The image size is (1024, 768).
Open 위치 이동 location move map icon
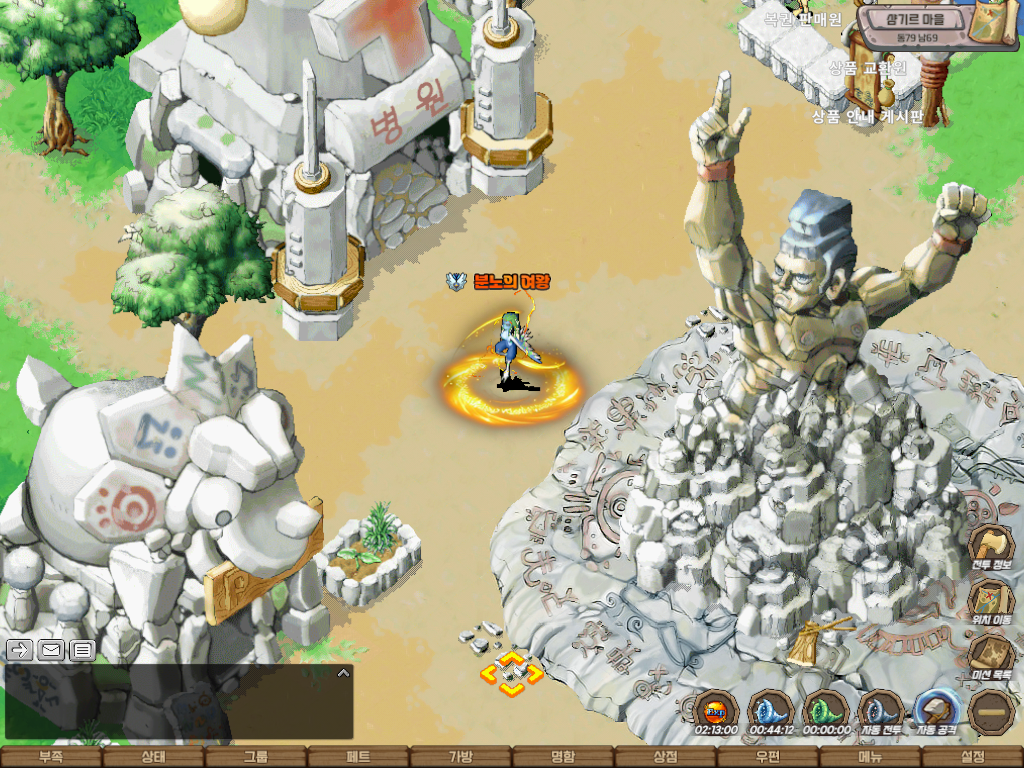(x=990, y=600)
